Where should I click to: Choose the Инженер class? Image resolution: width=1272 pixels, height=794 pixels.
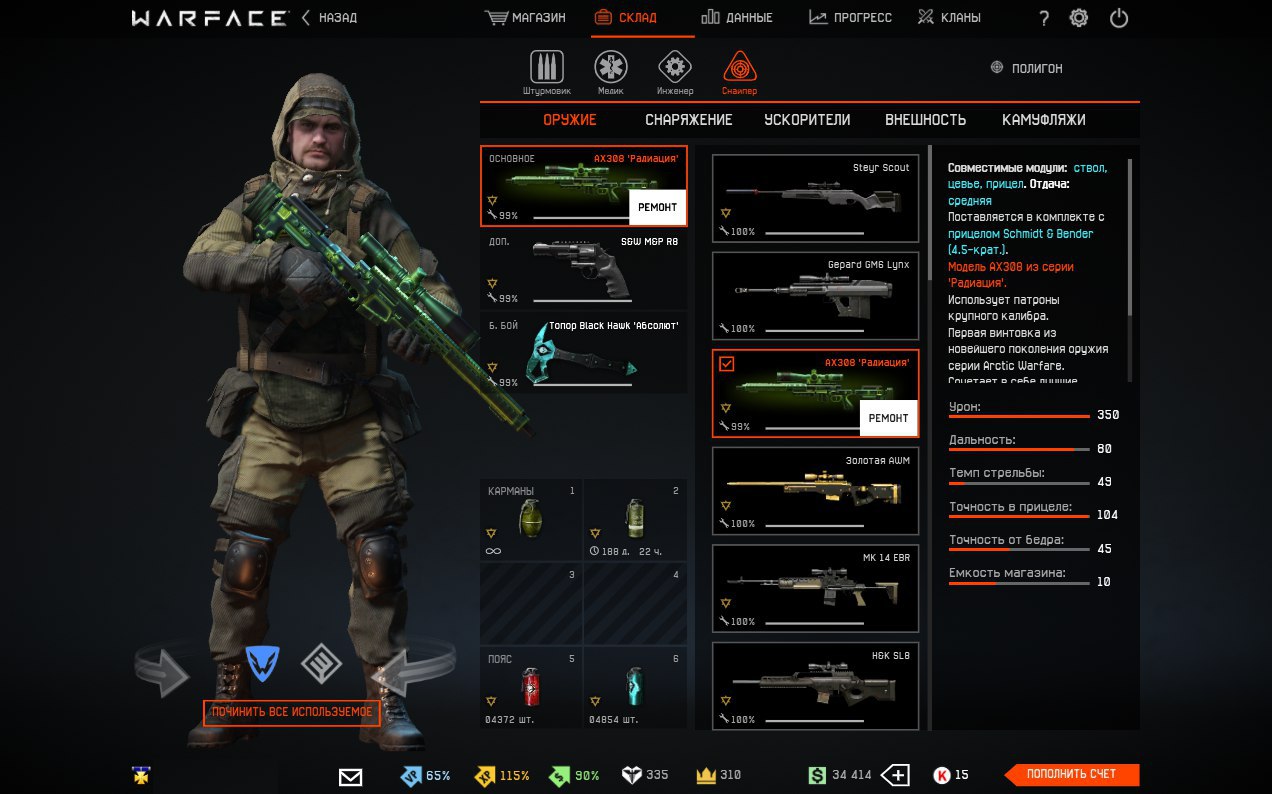675,72
